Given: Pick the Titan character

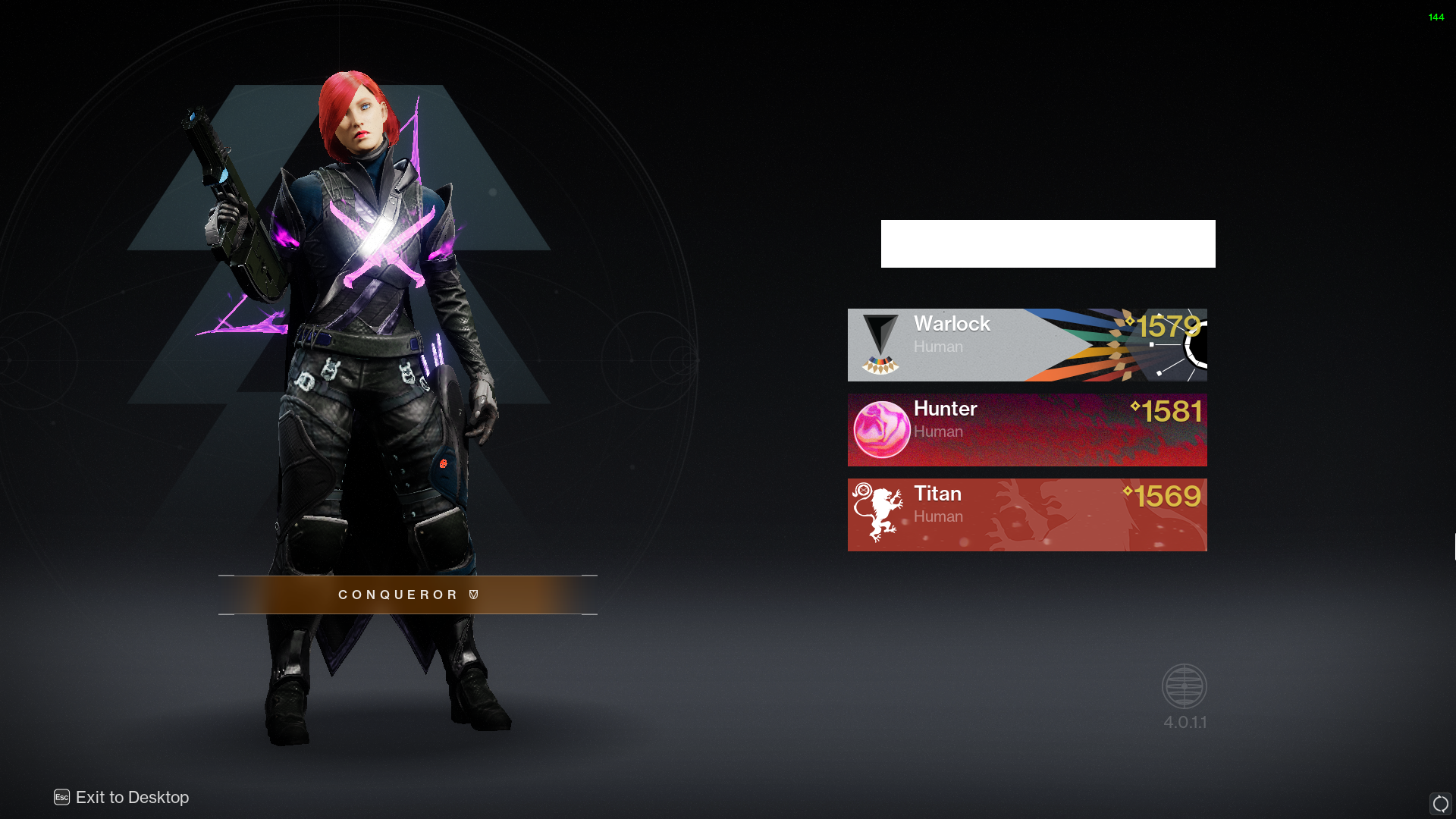Looking at the screenshot, I should pyautogui.click(x=1027, y=515).
